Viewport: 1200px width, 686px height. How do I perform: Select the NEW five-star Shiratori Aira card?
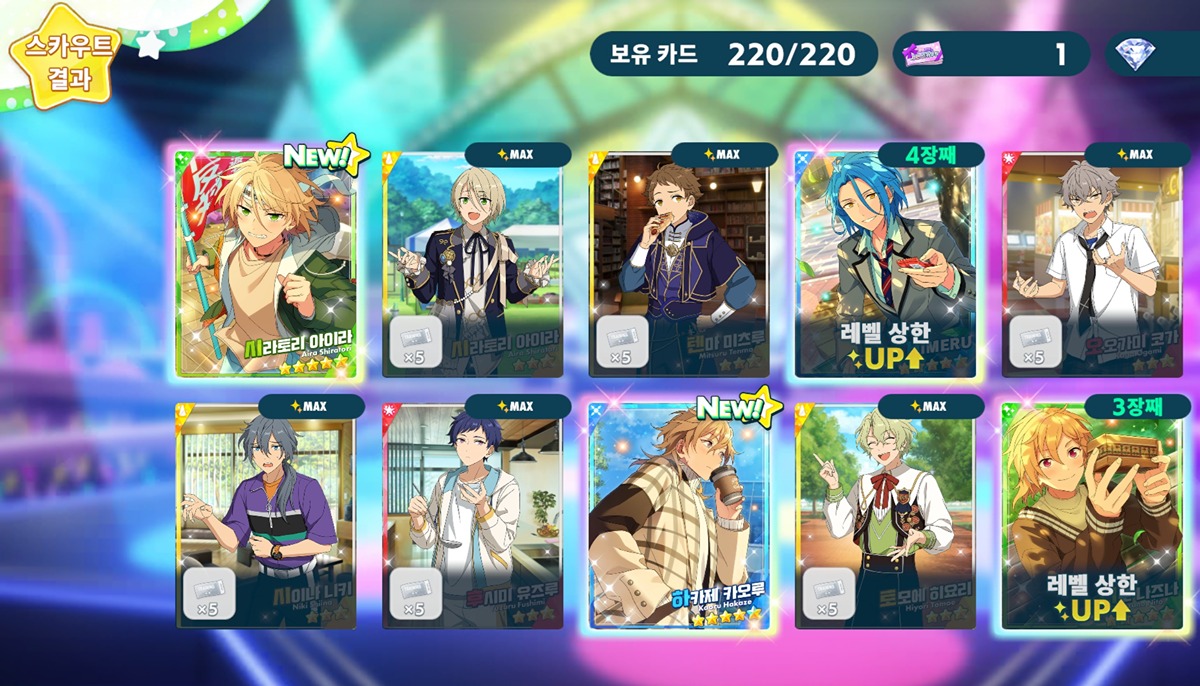click(x=265, y=265)
